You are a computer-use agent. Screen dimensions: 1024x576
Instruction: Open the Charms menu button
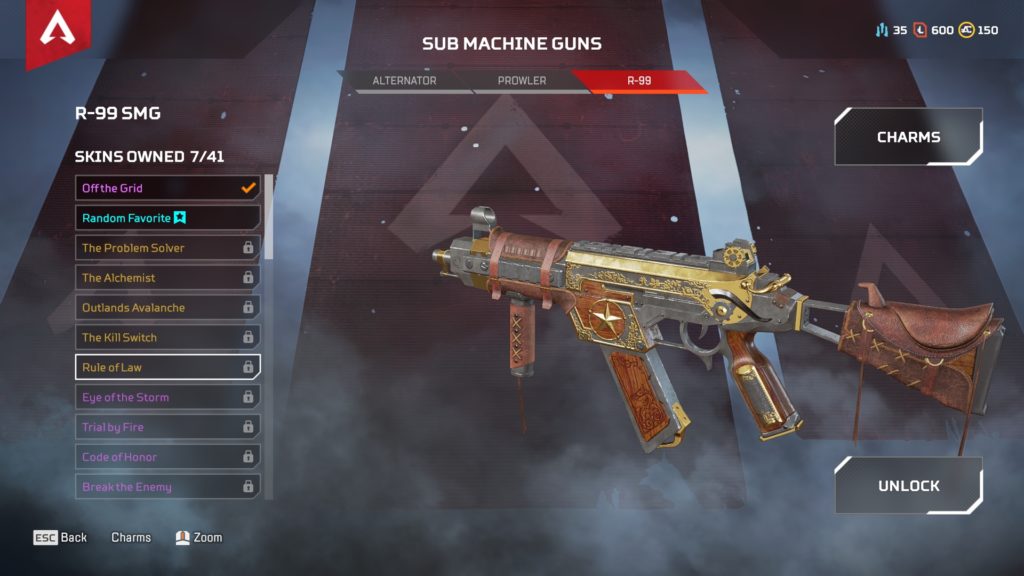click(x=908, y=137)
